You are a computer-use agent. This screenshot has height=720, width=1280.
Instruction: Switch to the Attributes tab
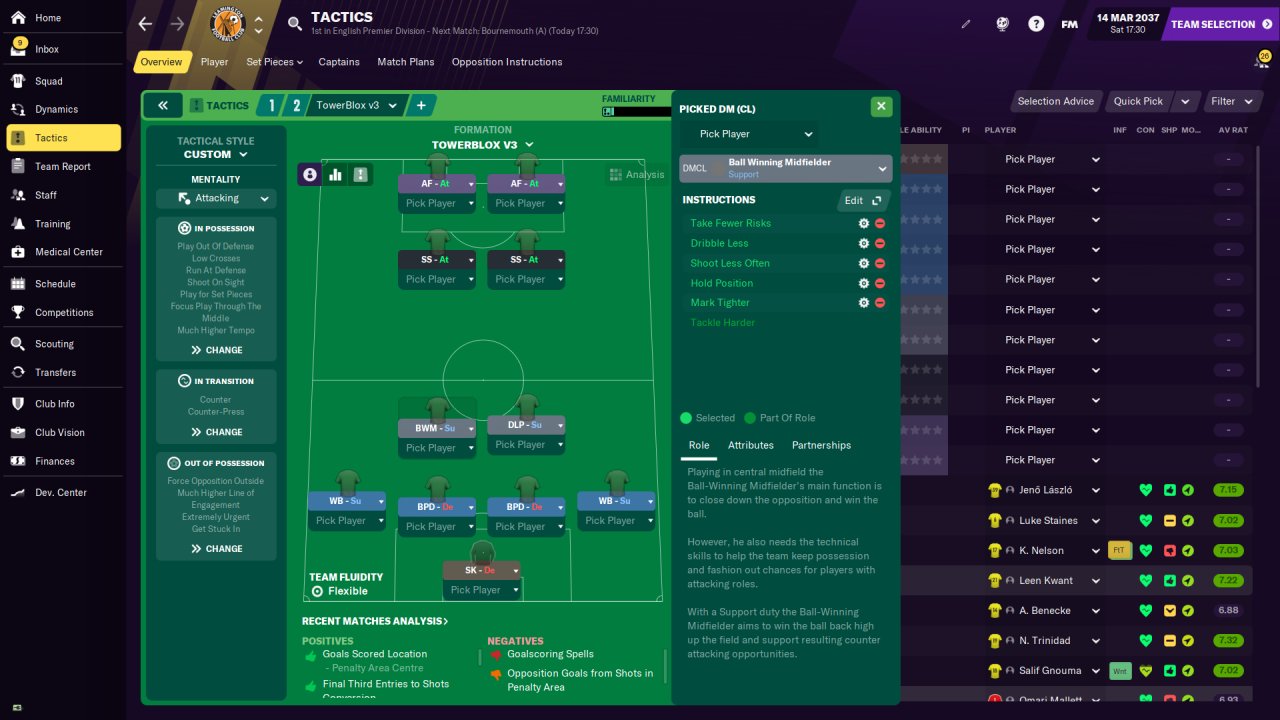click(x=750, y=445)
